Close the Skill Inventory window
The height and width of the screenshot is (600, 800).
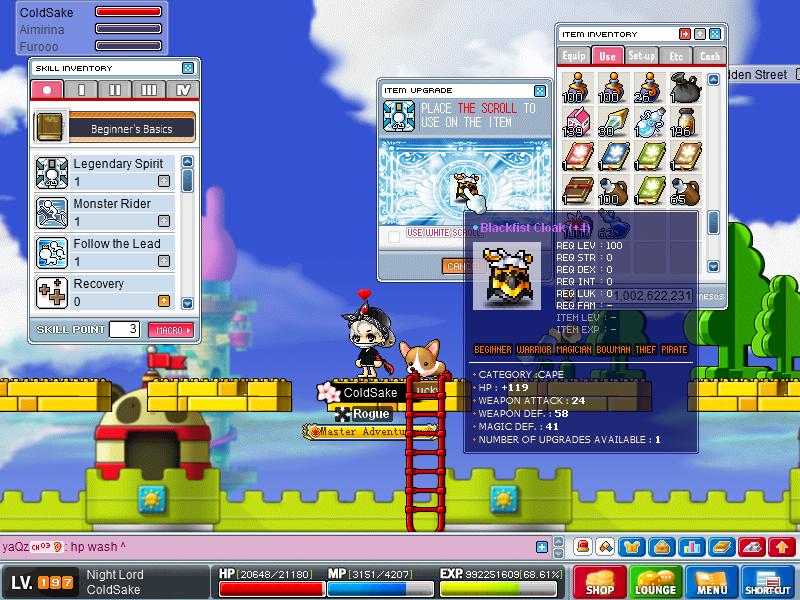coord(188,68)
